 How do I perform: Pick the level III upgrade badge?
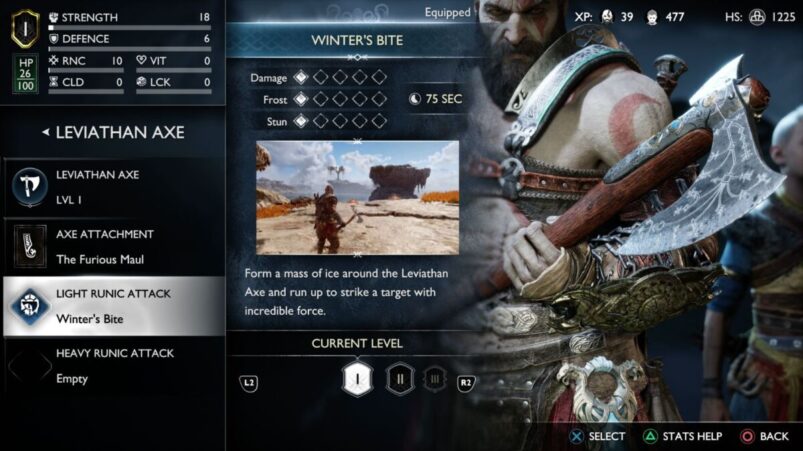coord(434,380)
